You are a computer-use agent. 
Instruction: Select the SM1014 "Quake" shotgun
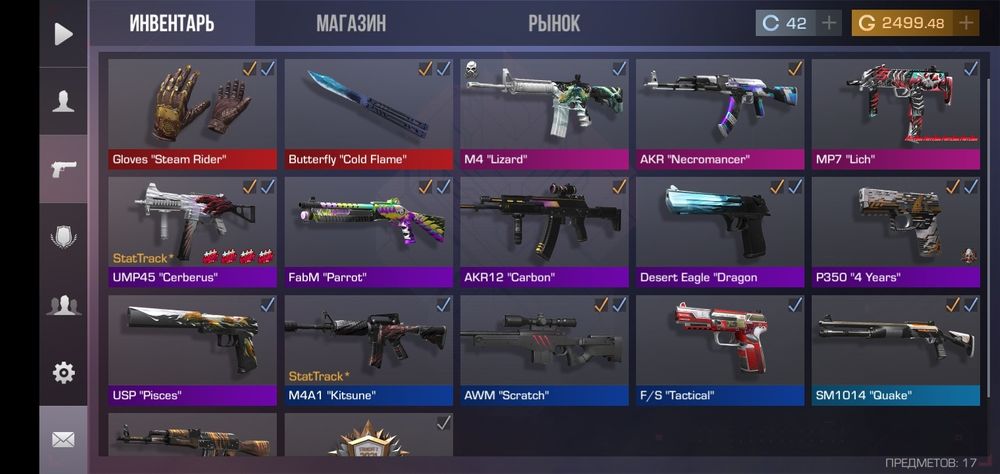[x=896, y=348]
